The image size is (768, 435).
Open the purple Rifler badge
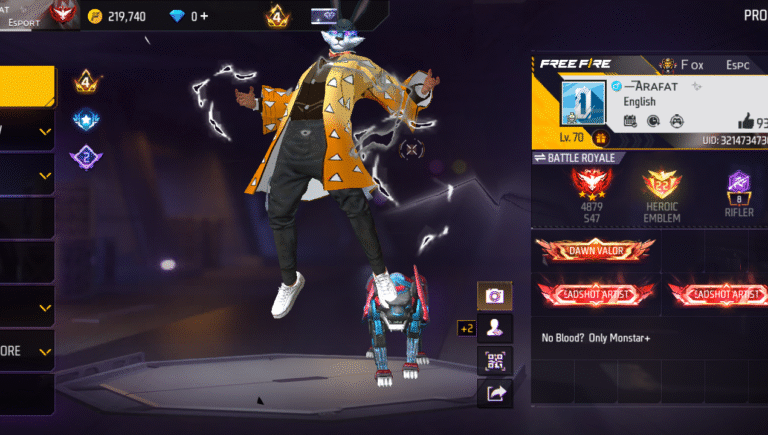[x=741, y=185]
